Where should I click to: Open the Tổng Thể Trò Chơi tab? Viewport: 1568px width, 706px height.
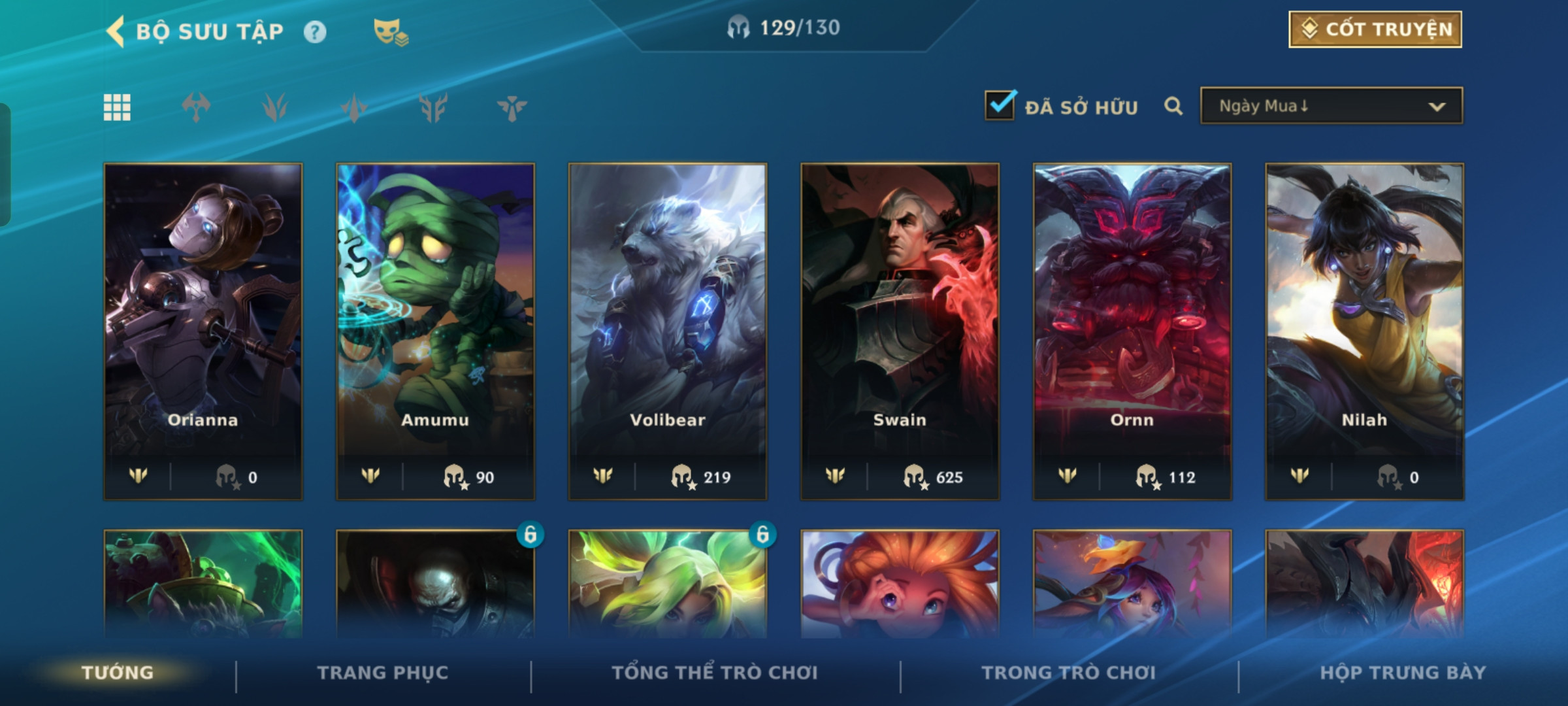click(715, 673)
